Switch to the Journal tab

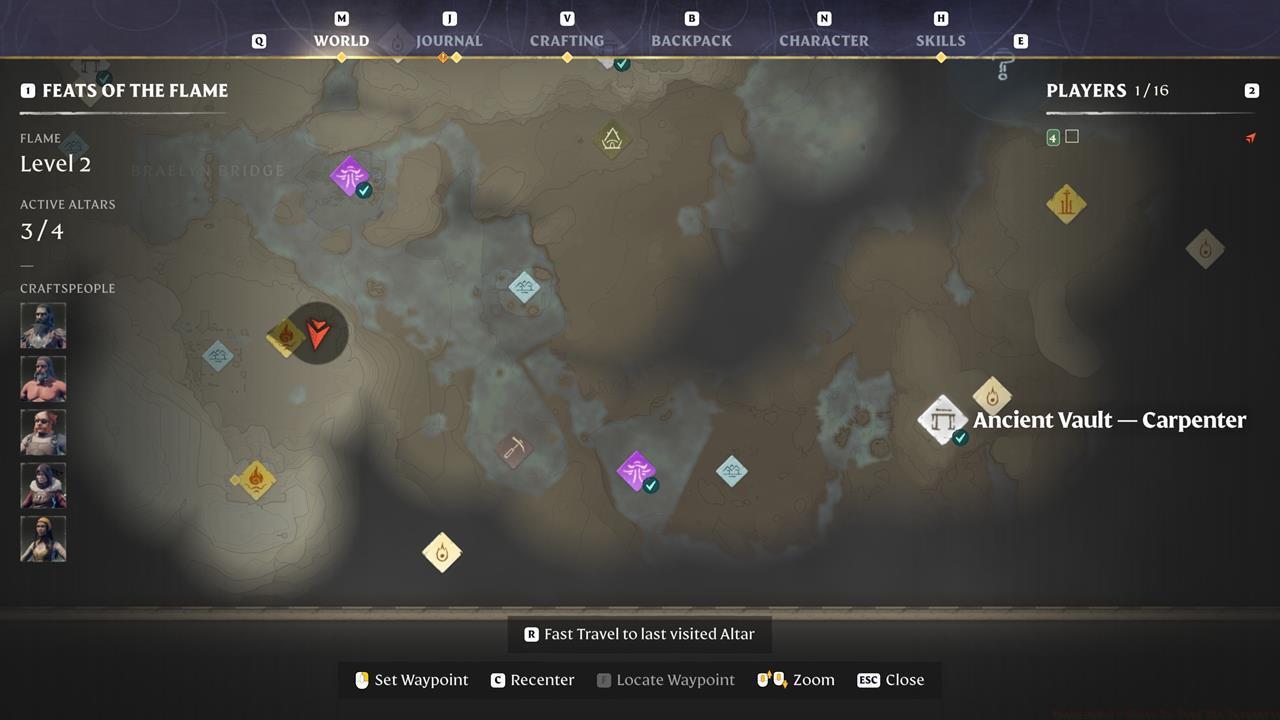click(x=449, y=41)
